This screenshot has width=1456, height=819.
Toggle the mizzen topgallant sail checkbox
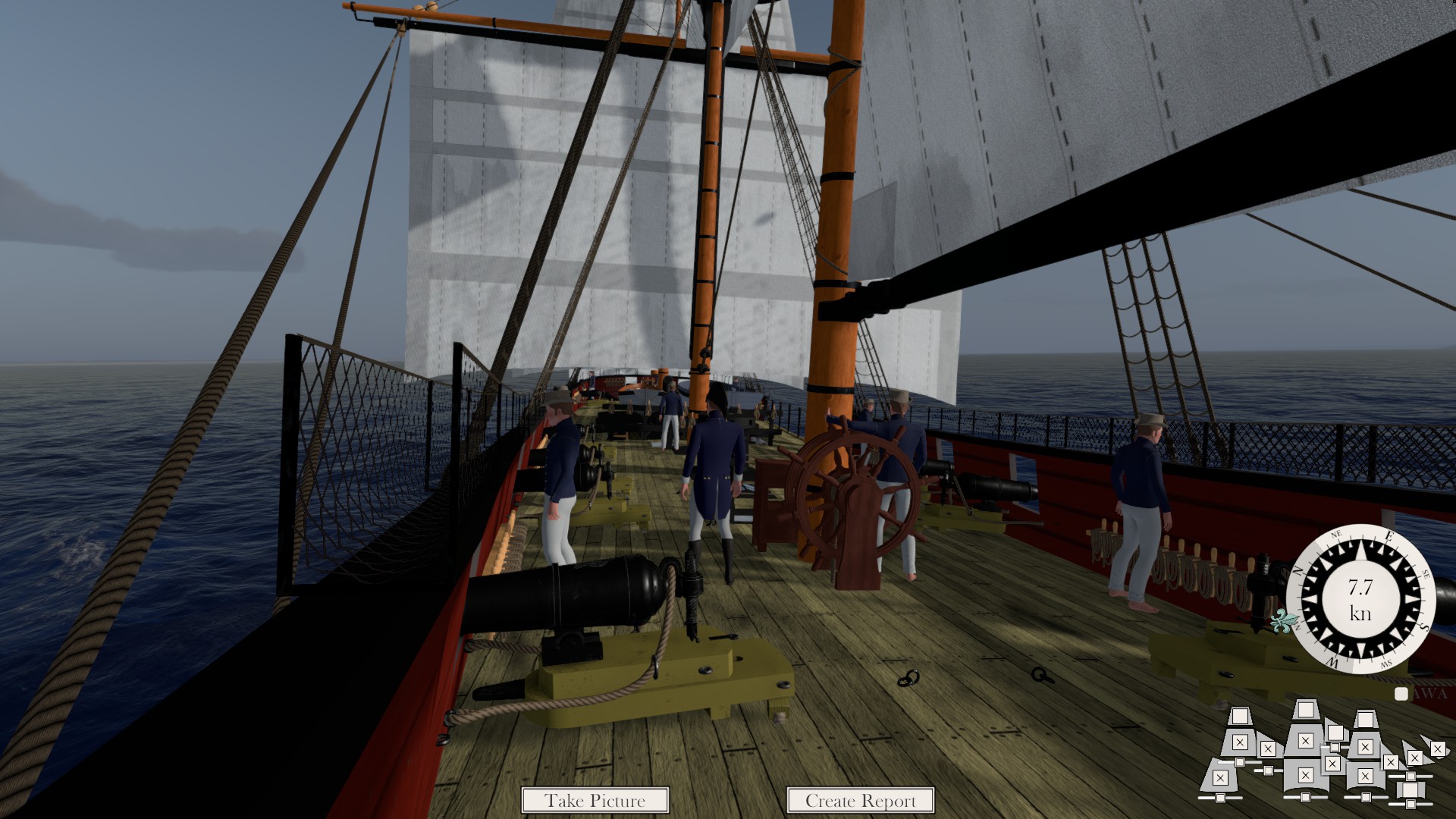1240,717
